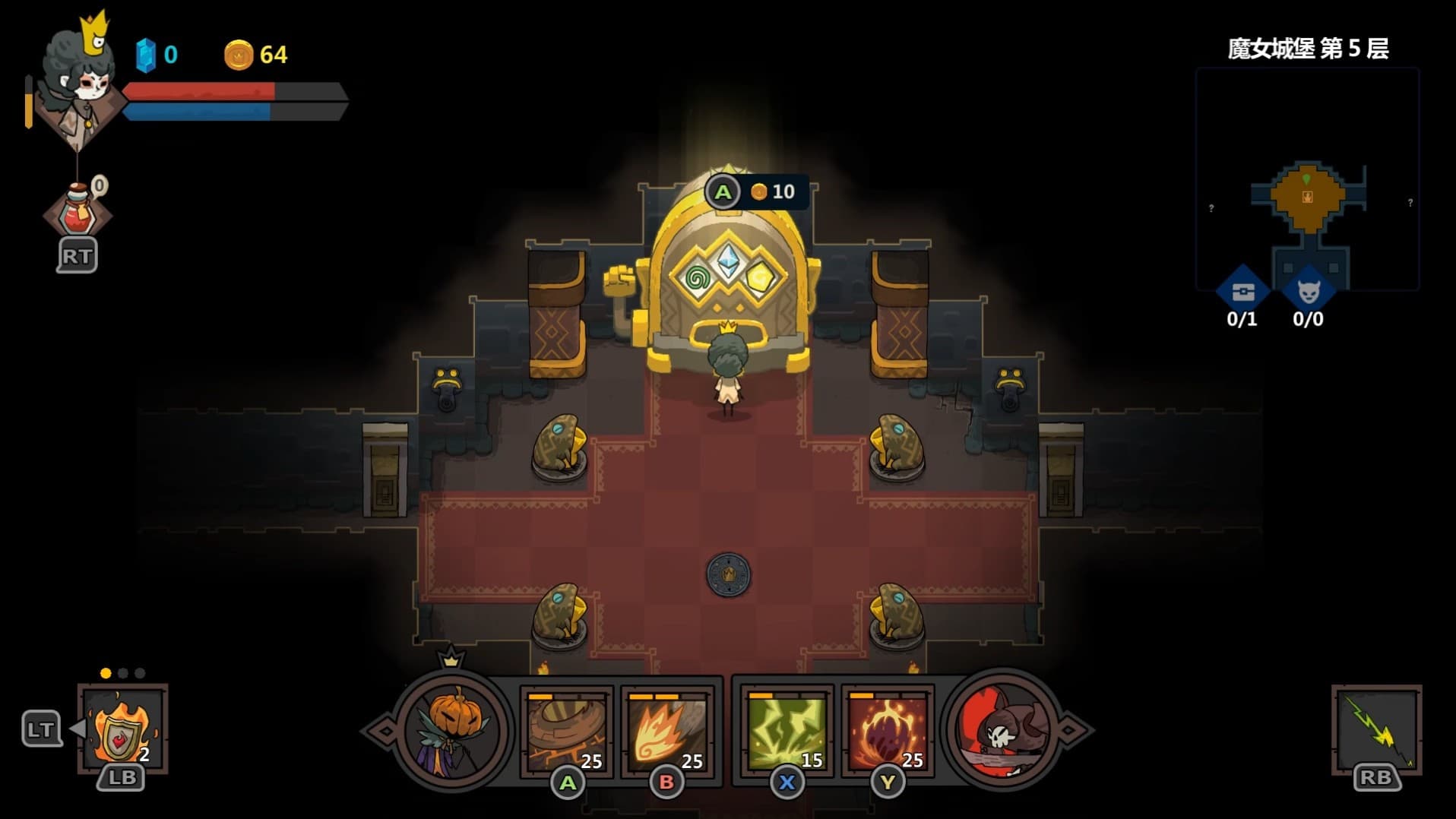Select the ground trap skill bound to A
1456x819 pixels.
tap(566, 729)
